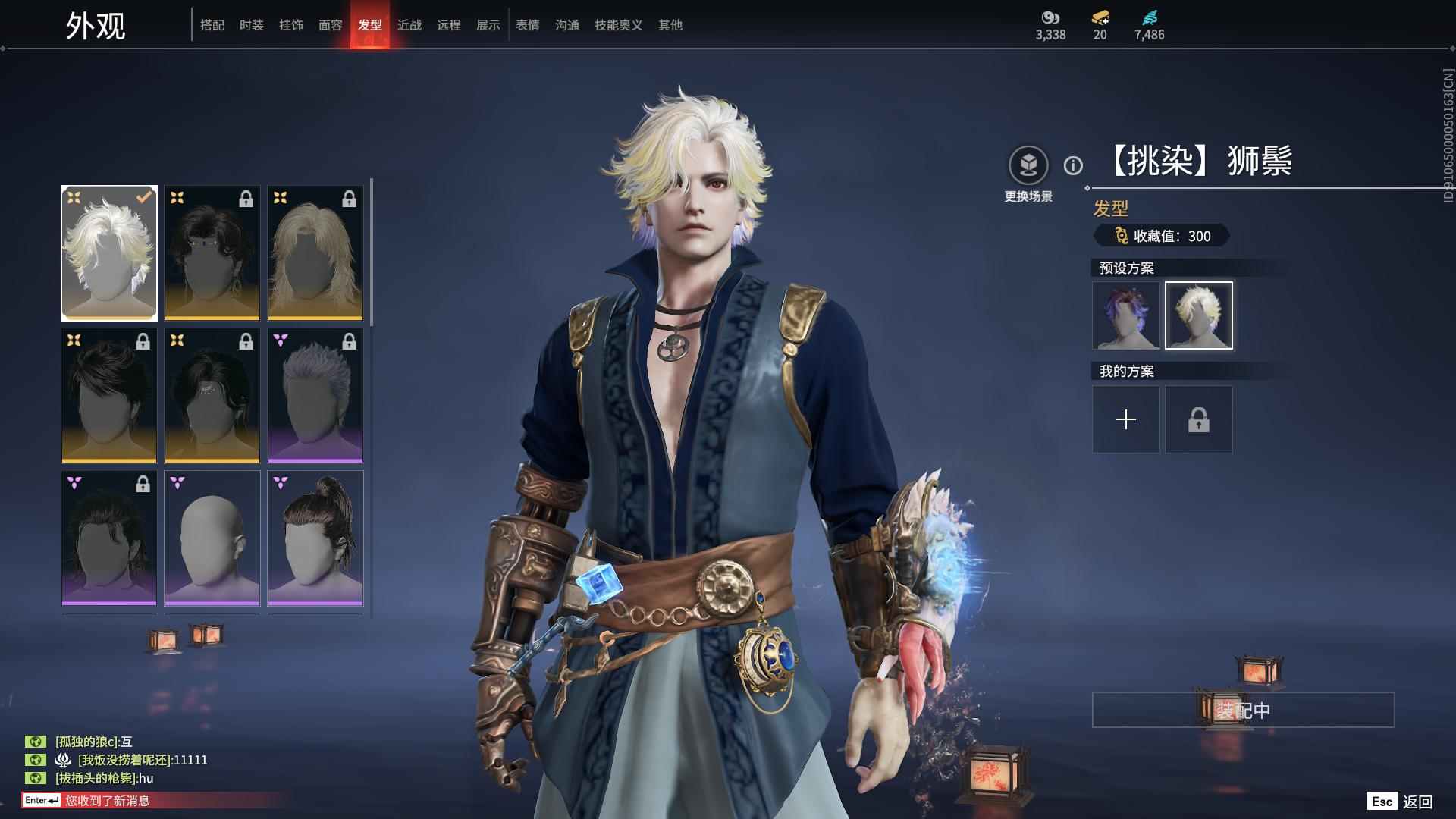Click the 装配中 equip button

tap(1243, 710)
